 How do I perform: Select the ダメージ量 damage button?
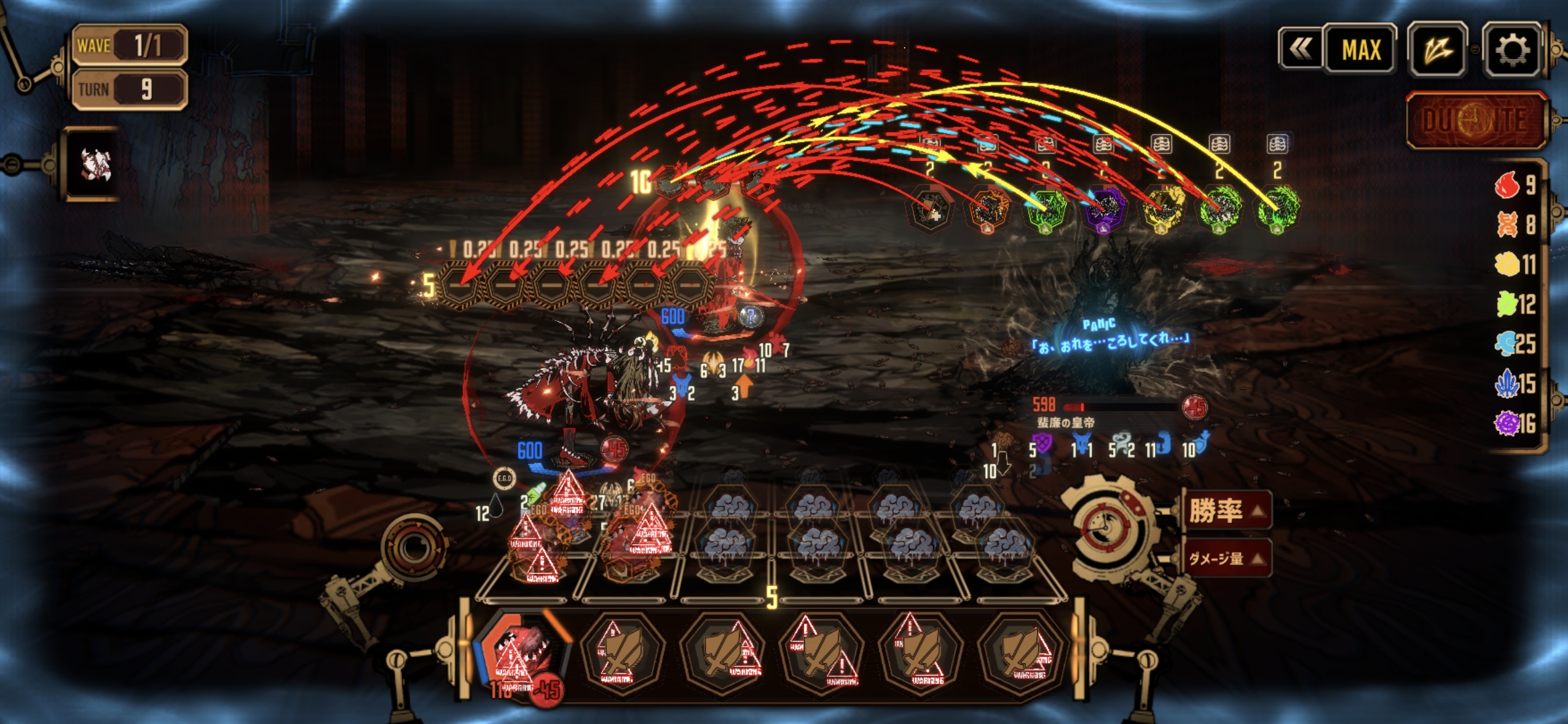1225,558
